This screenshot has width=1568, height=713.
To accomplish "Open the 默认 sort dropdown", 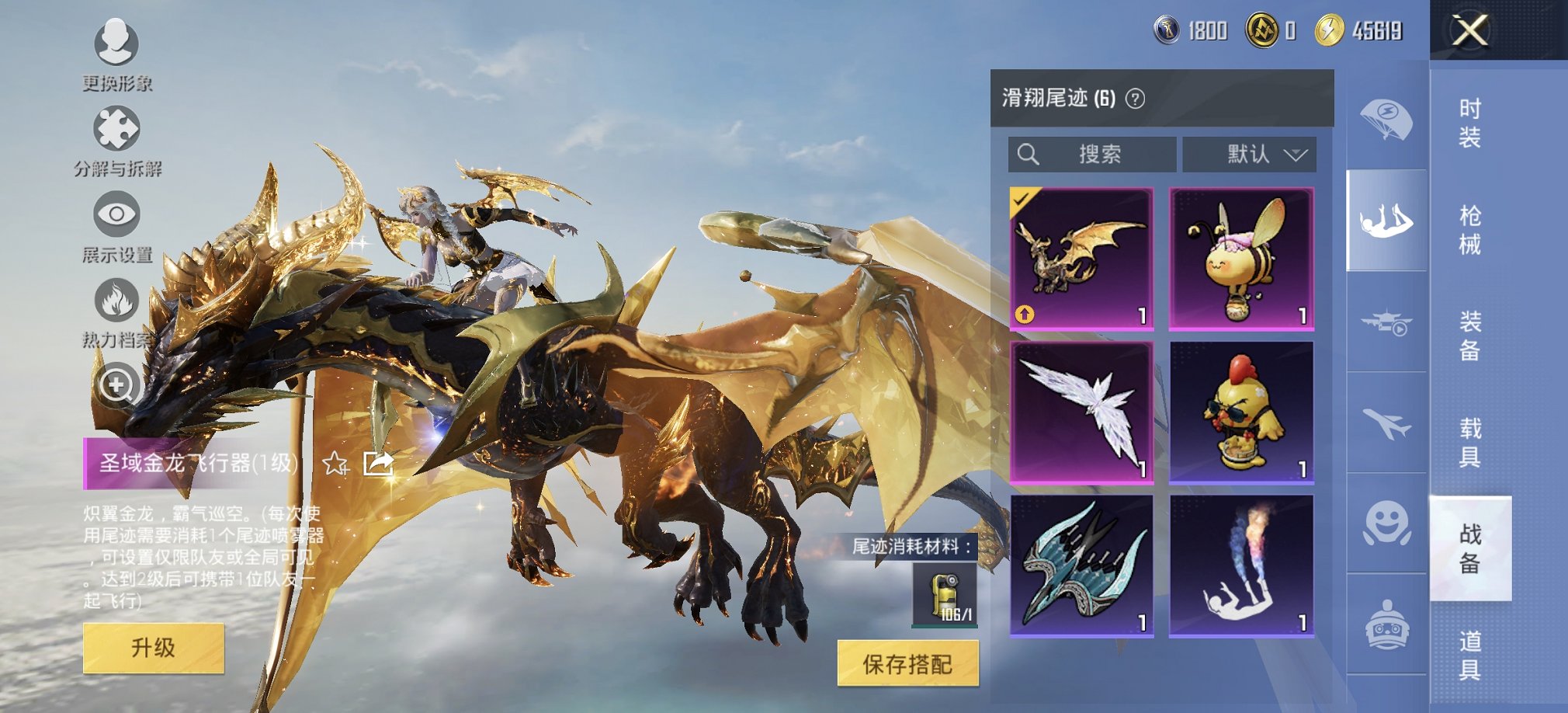I will pos(1248,154).
